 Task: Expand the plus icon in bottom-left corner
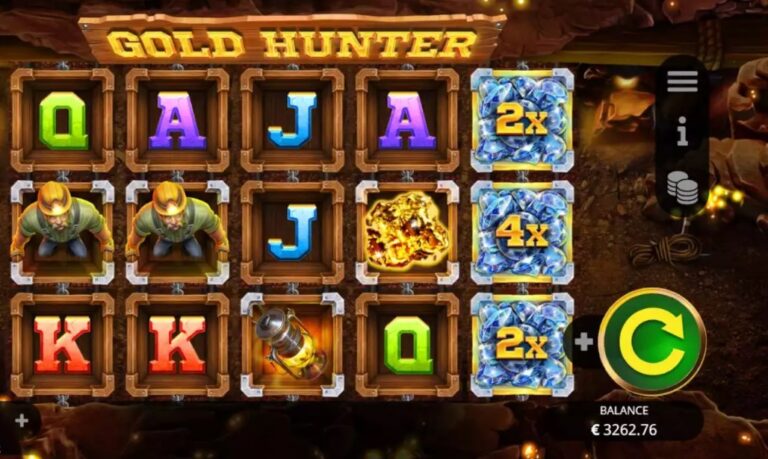point(22,421)
